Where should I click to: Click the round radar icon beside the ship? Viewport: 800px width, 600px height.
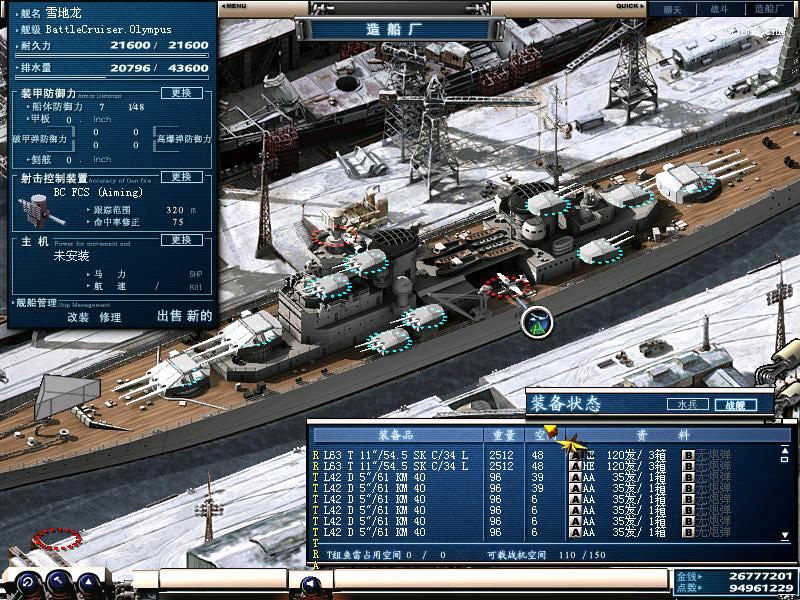click(x=537, y=321)
